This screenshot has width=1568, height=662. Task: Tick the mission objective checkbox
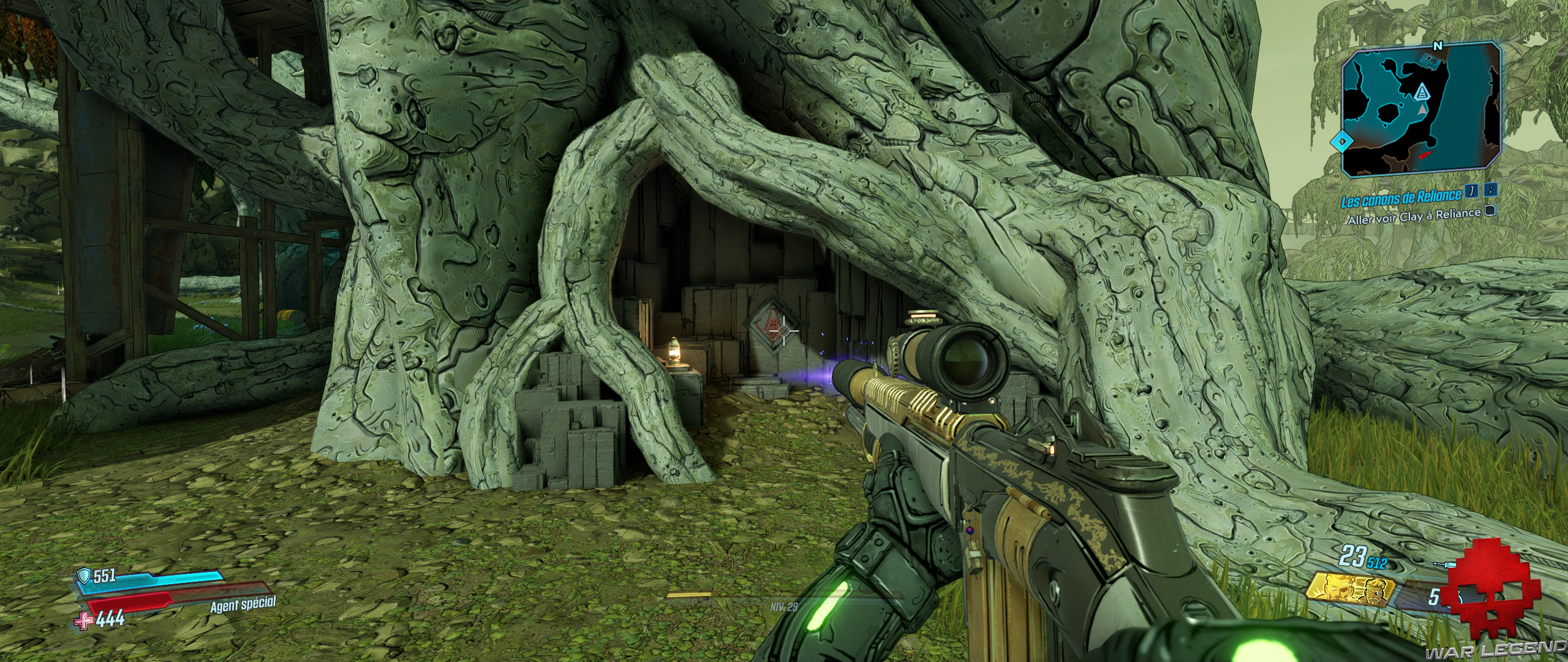pos(1491,211)
